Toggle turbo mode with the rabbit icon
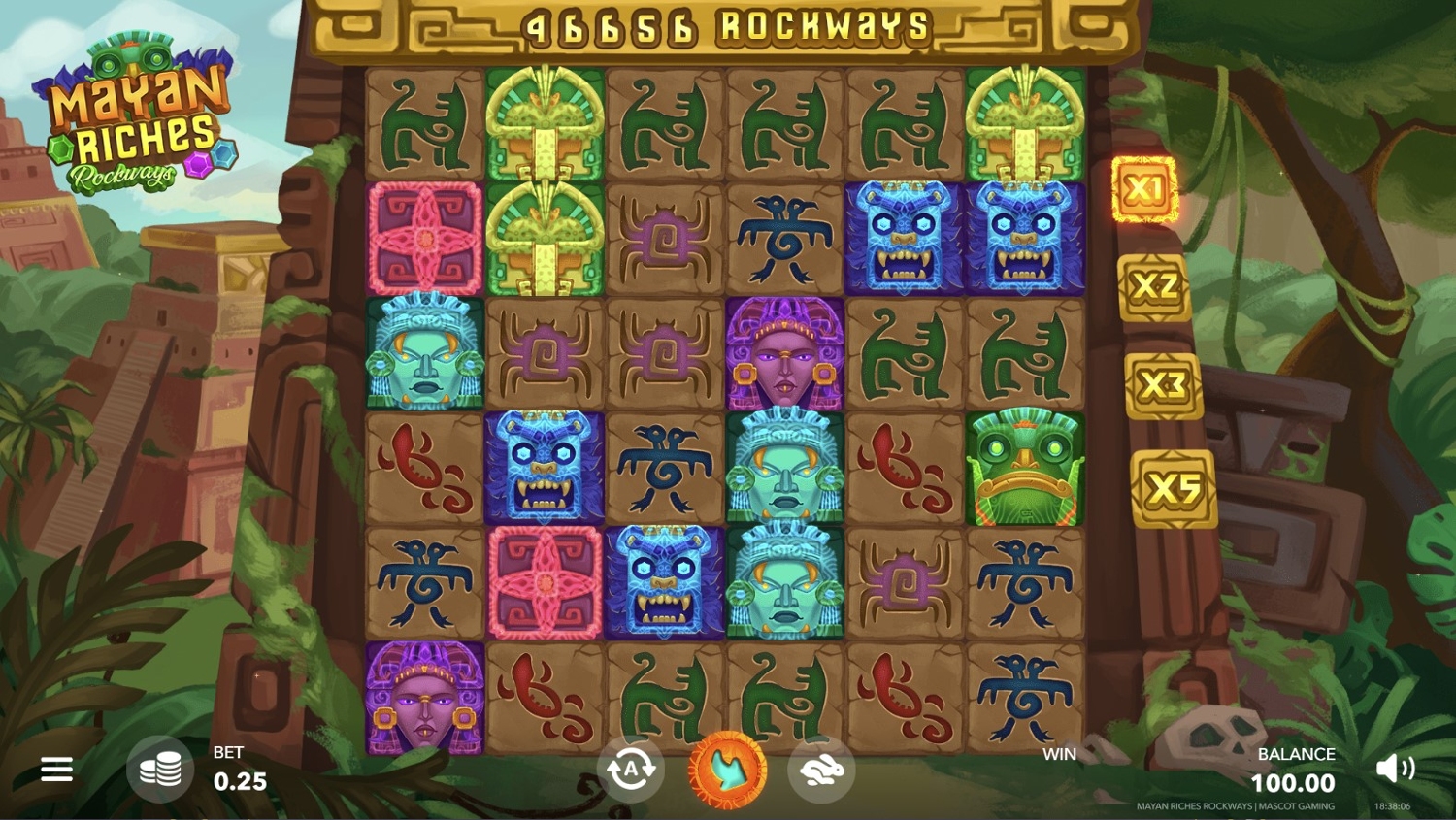This screenshot has width=1456, height=820. click(821, 771)
